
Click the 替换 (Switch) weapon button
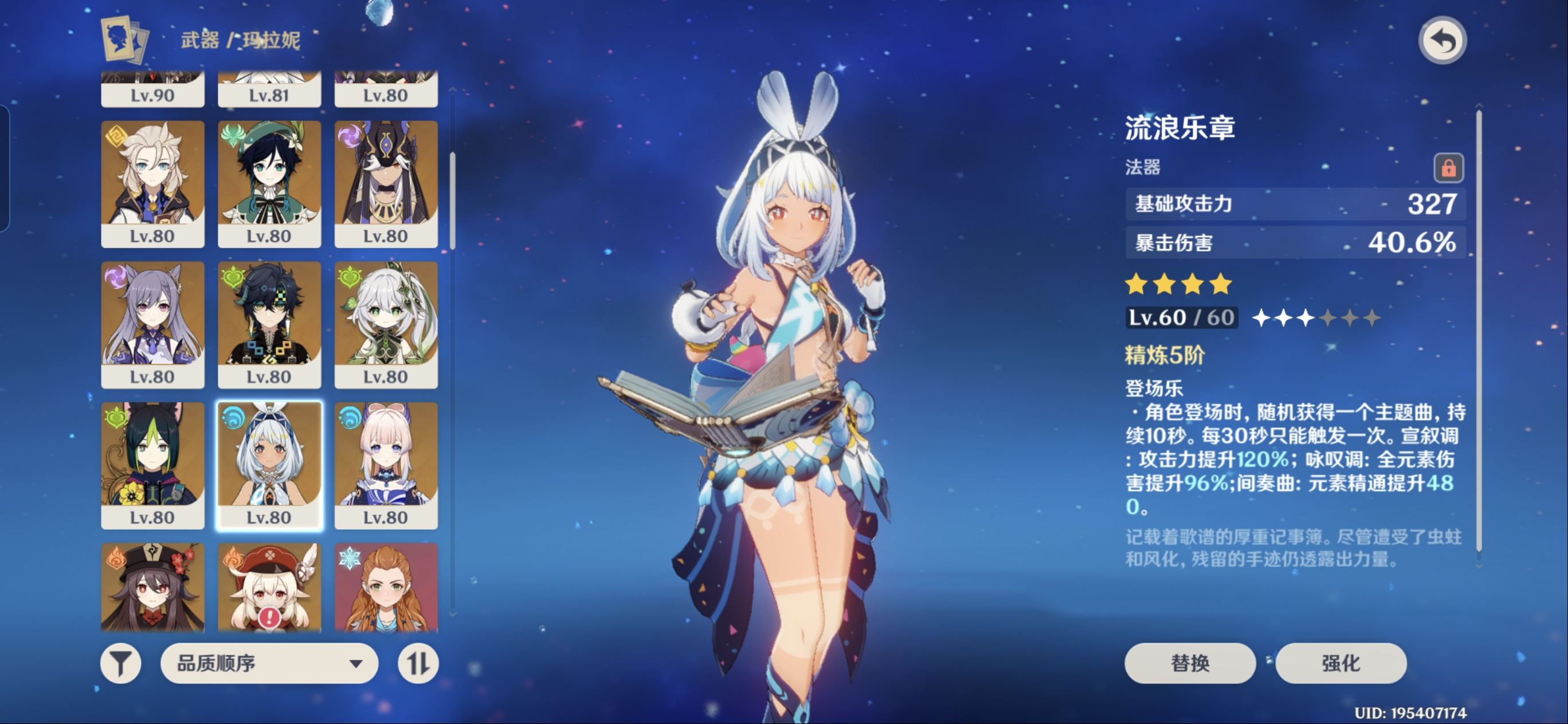coord(1189,663)
